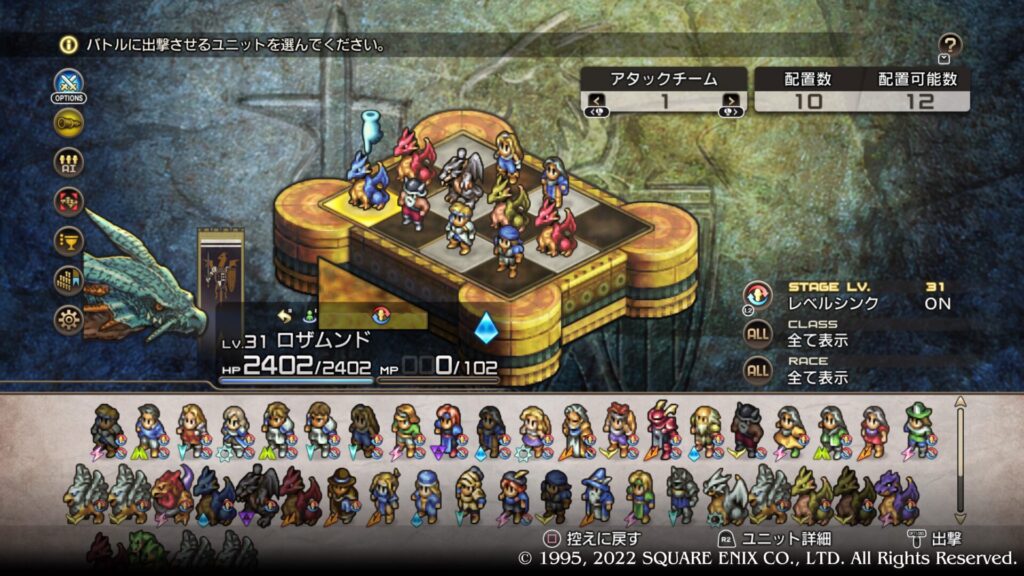Switch to the previous attack team
This screenshot has width=1024, height=576.
(596, 101)
